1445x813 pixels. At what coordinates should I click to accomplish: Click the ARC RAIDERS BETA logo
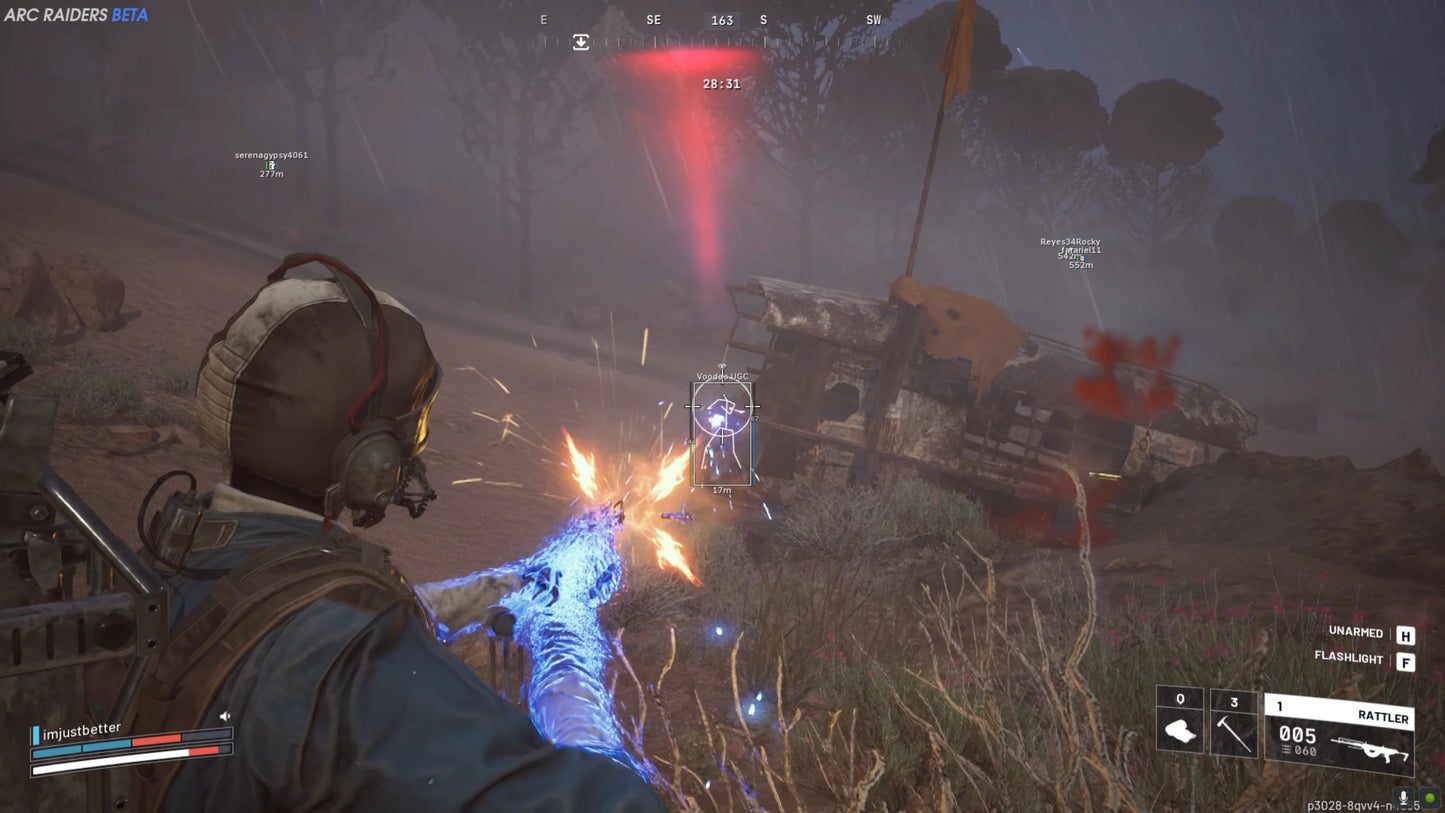(75, 16)
